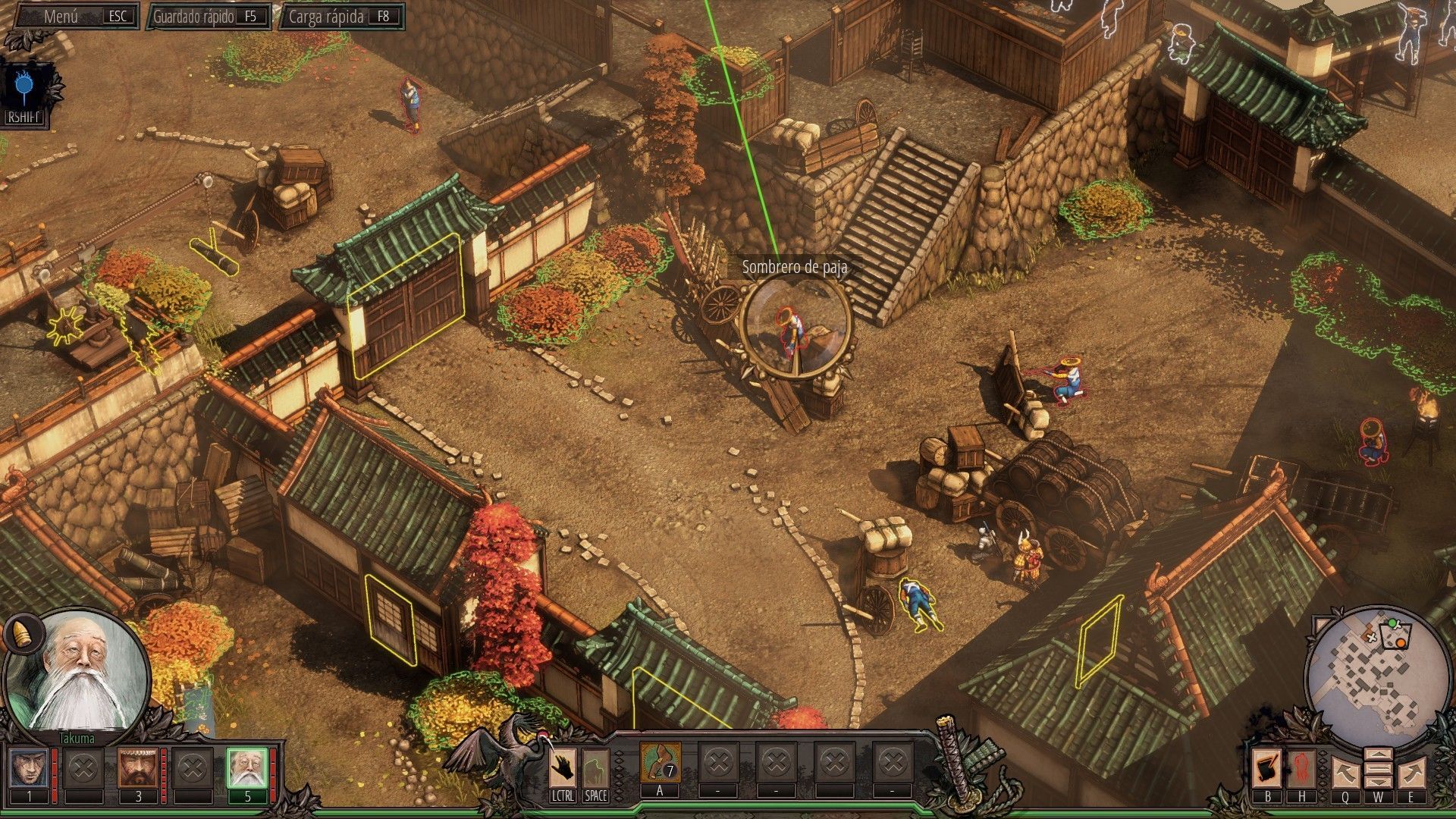Click the zoom-out down arrow button

coord(1378,782)
